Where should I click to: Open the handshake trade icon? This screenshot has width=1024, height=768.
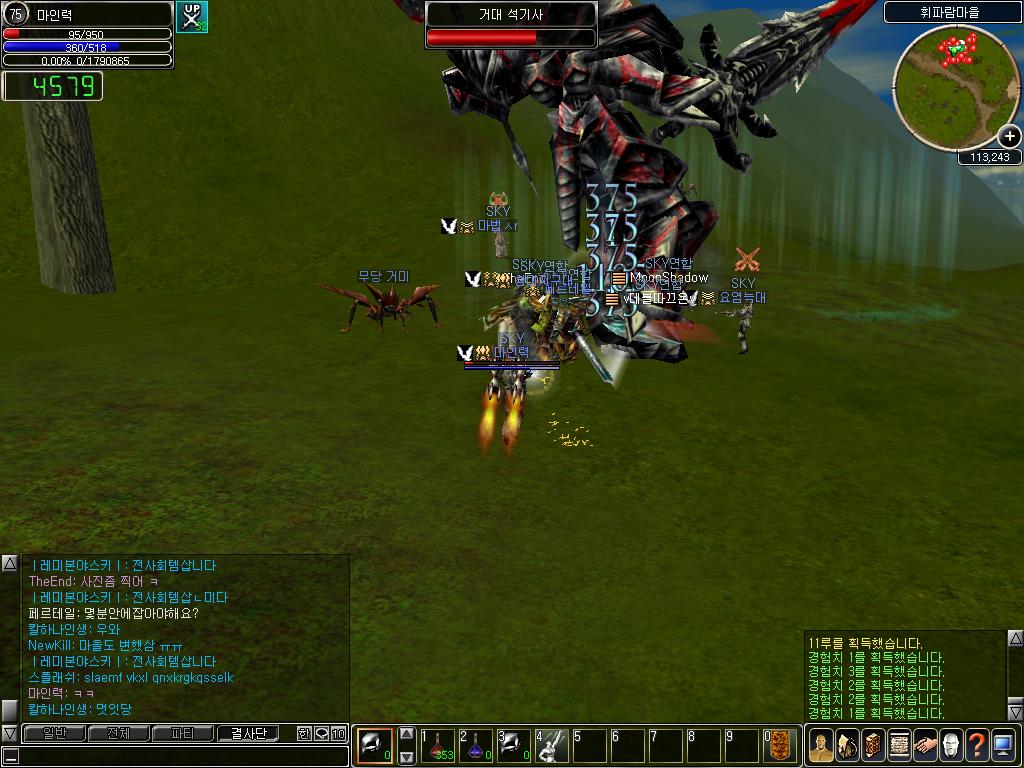925,745
